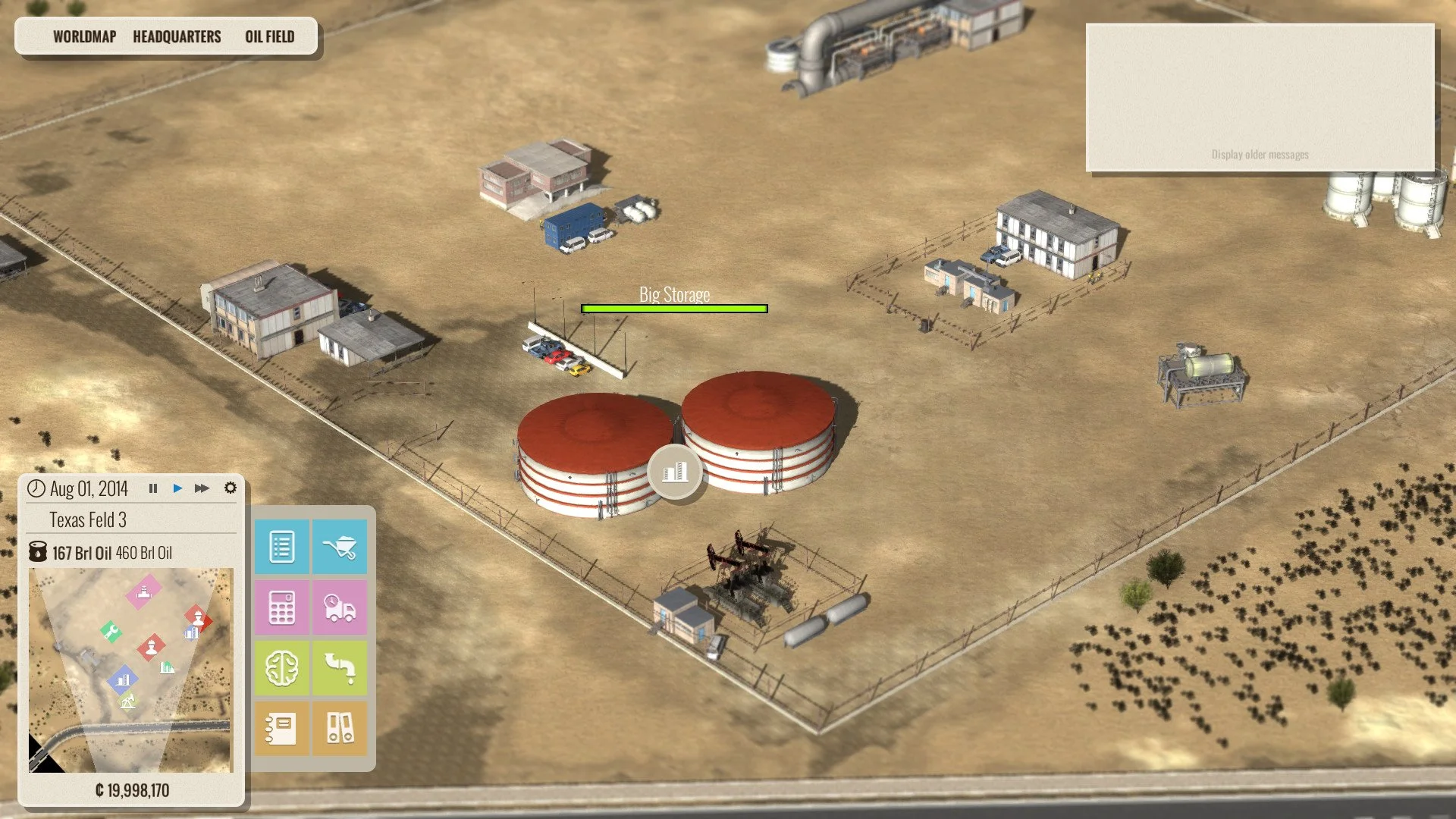The image size is (1456, 819).
Task: Click the green Big Storage fill bar
Action: coord(673,308)
